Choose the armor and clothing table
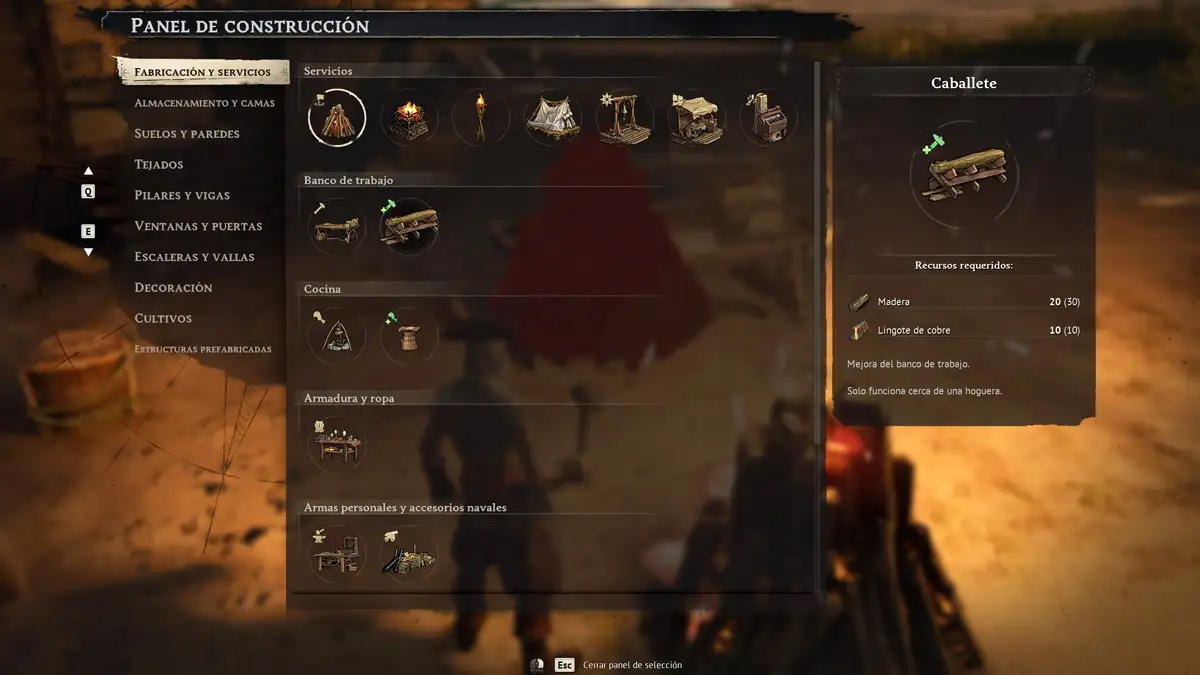 pos(337,445)
